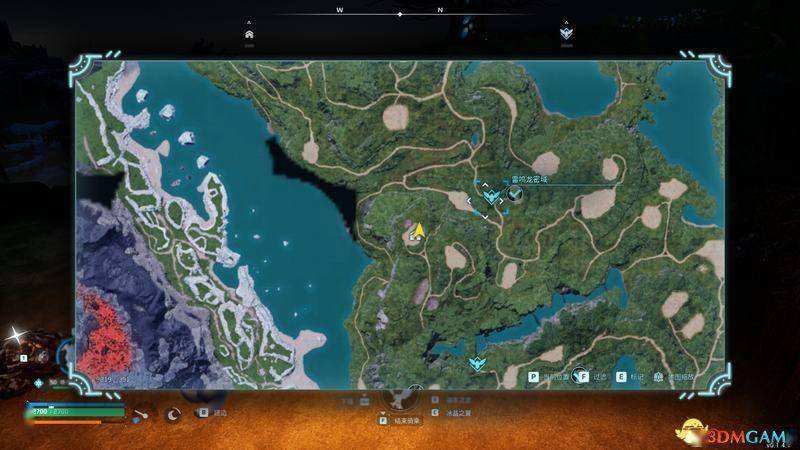Image resolution: width=800 pixels, height=450 pixels.
Task: Click the base marker under the player arrow
Action: coord(412,239)
